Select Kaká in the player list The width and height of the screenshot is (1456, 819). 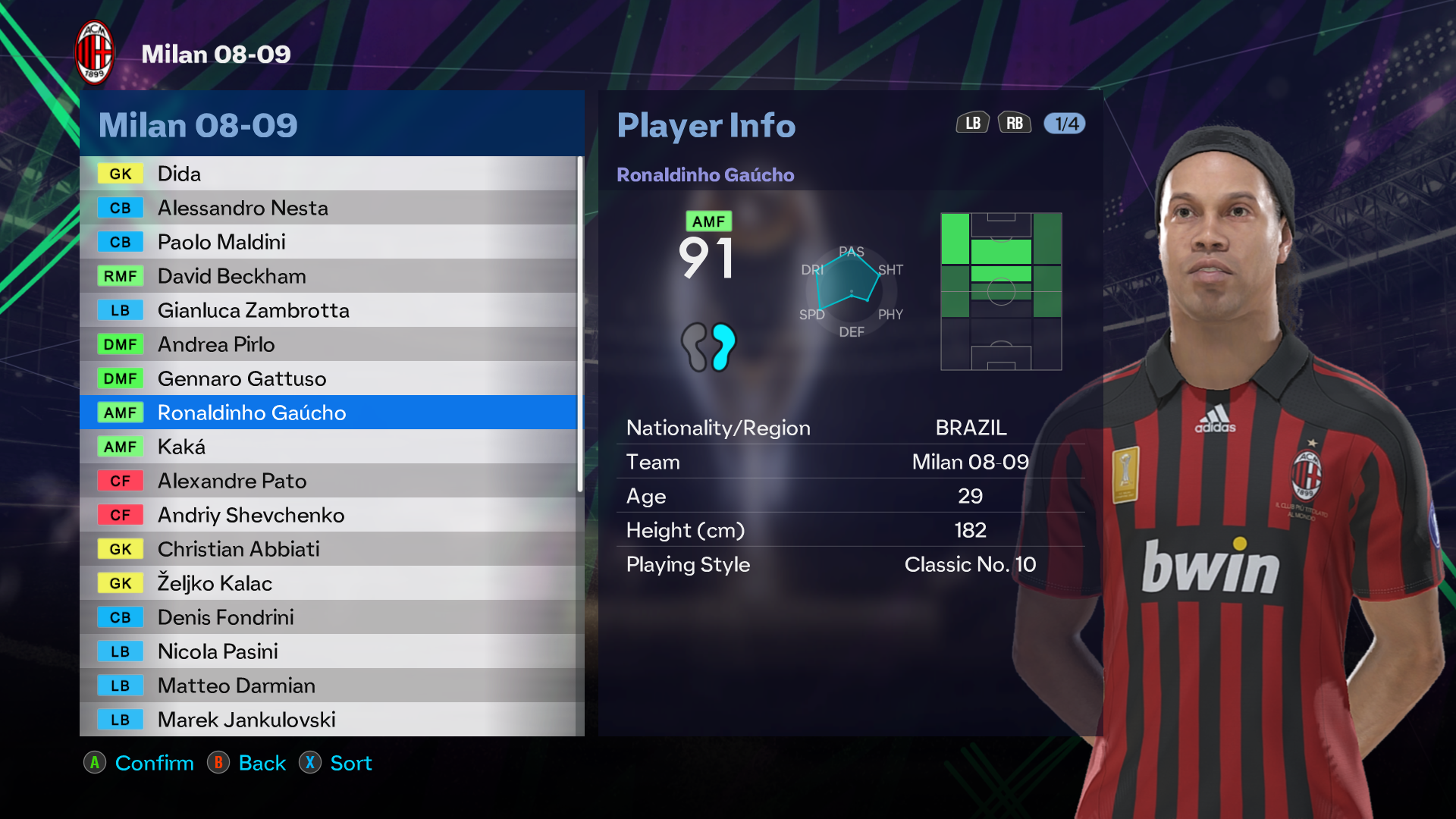pos(328,447)
